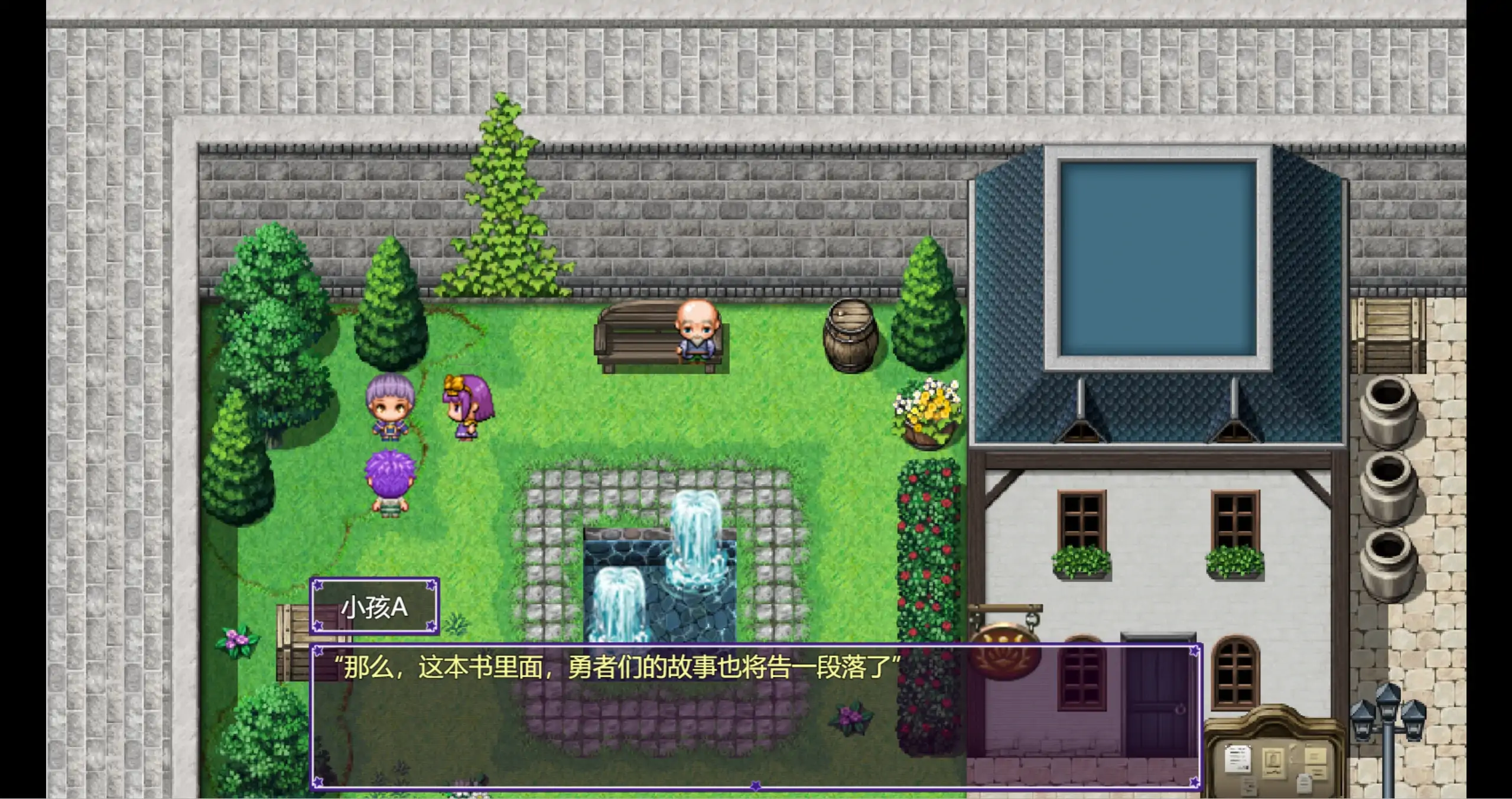This screenshot has width=1512, height=799.
Task: Click the ivy vine climbing the stone wall
Action: pyautogui.click(x=502, y=195)
